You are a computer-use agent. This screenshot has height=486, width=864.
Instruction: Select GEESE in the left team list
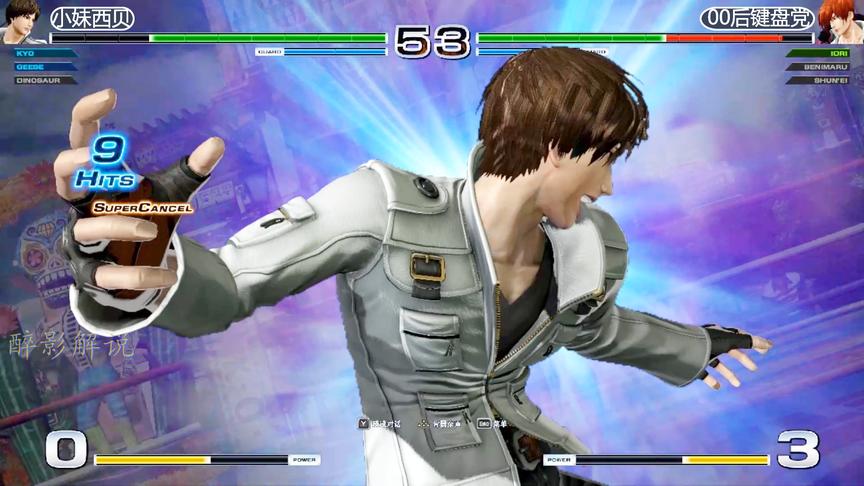click(28, 65)
